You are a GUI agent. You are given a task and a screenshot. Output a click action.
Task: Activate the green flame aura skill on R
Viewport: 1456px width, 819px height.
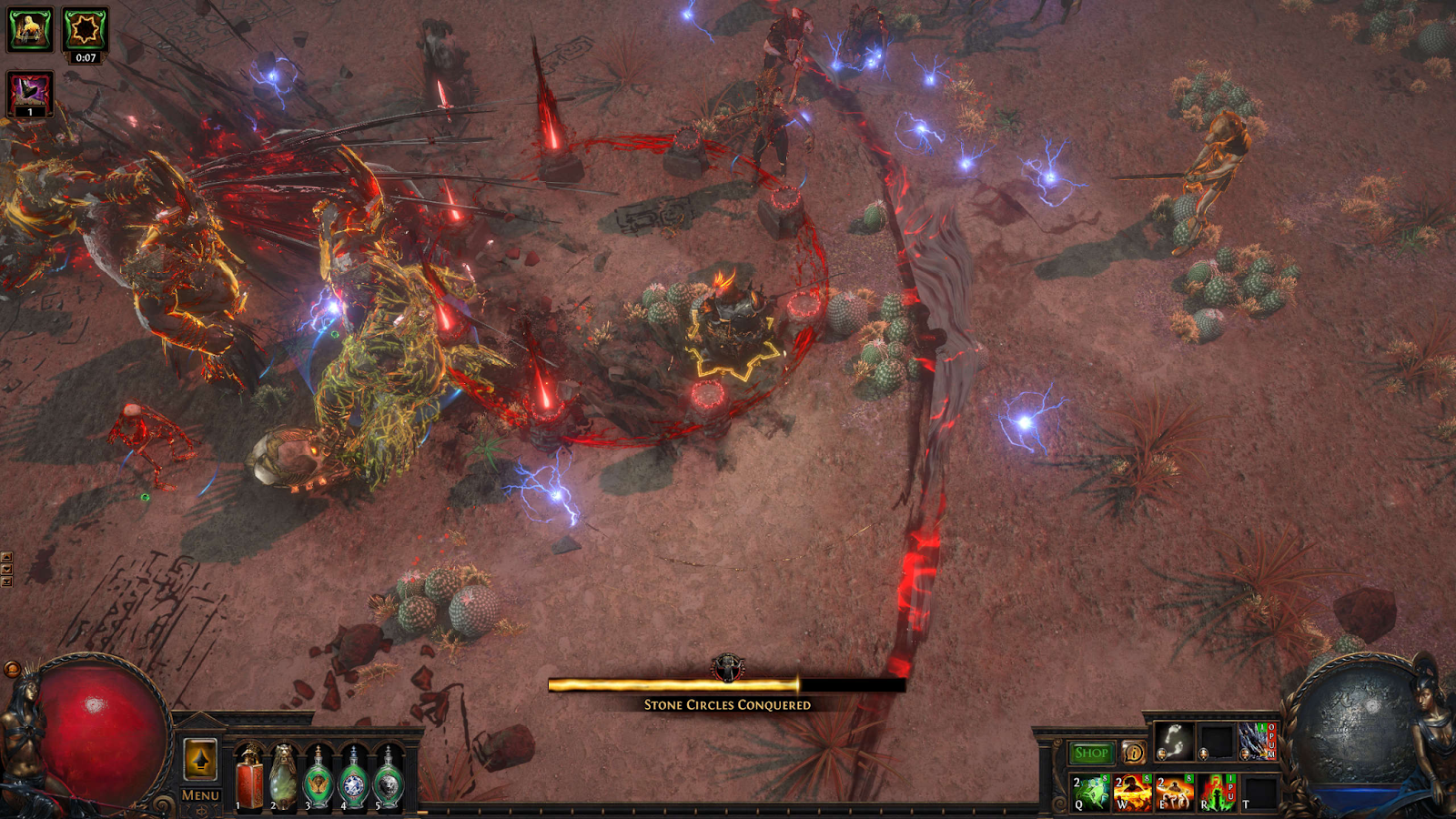pos(1216,793)
